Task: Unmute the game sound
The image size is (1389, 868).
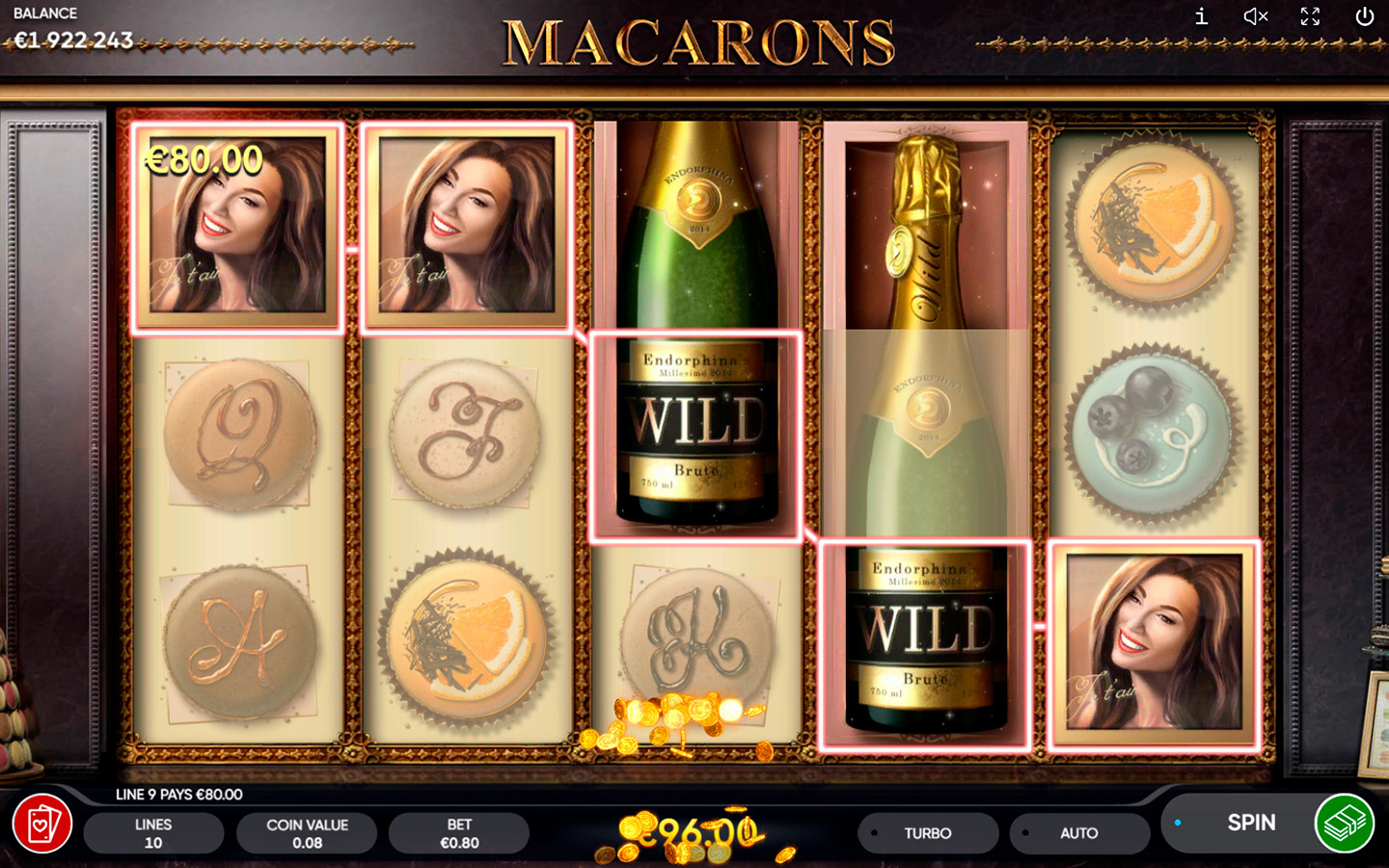Action: [1255, 16]
